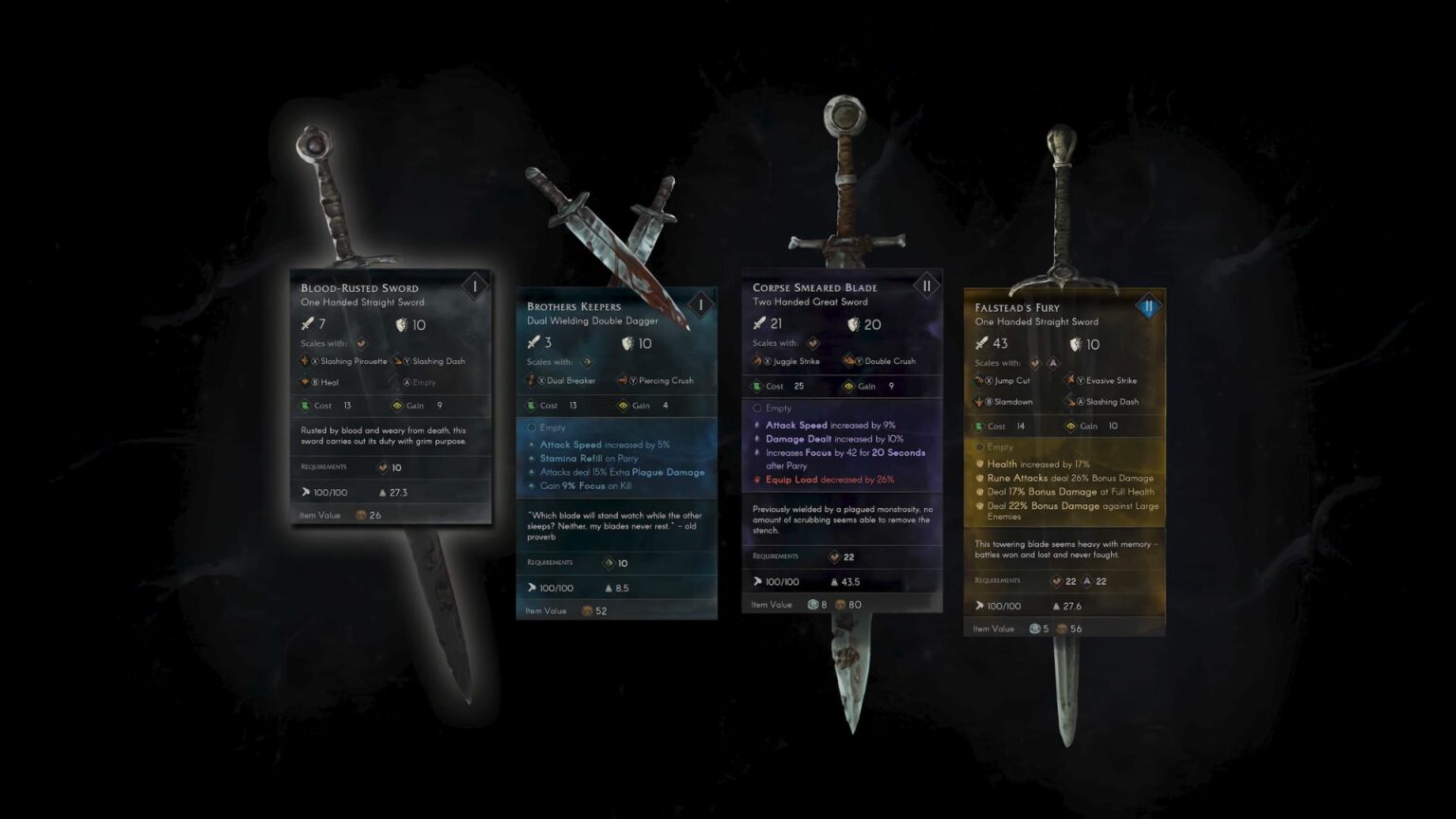Select the Brothers Keepers card title
This screenshot has width=1456, height=819.
coord(573,306)
